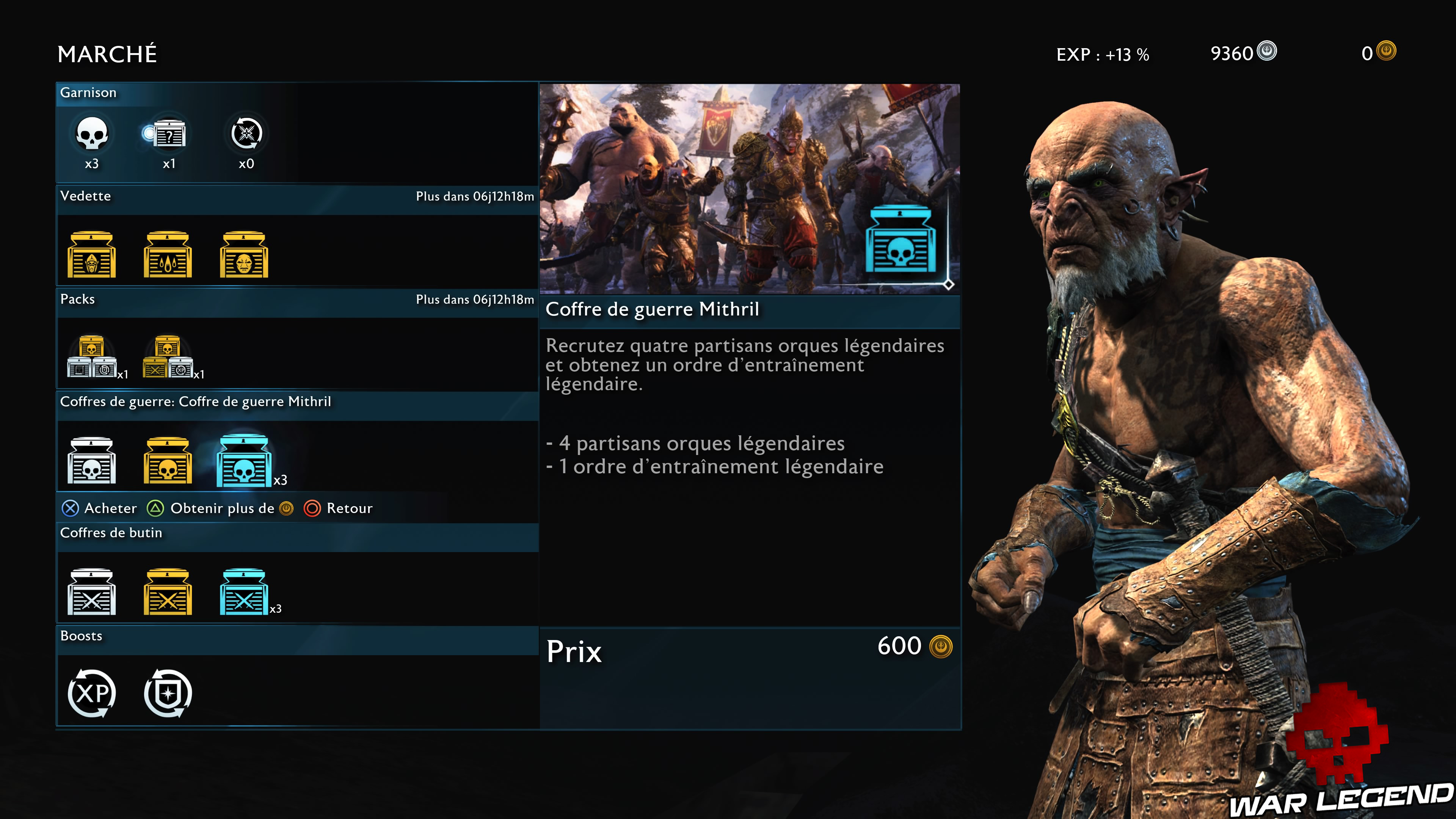Viewport: 1456px width, 819px height.
Task: Open the Mithril war chest preview image
Action: [x=750, y=189]
